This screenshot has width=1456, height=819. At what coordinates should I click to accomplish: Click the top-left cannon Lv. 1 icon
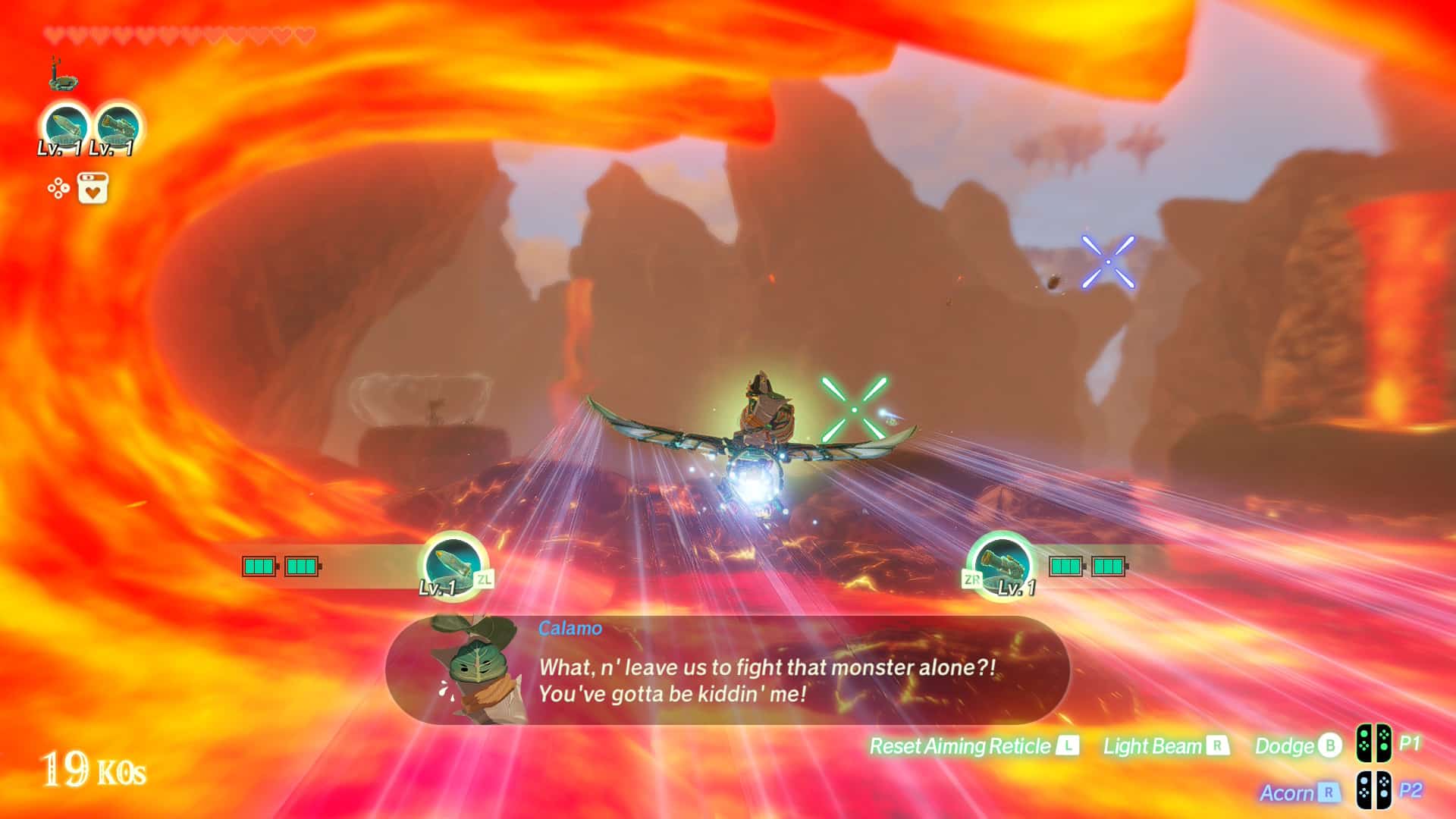[x=118, y=127]
